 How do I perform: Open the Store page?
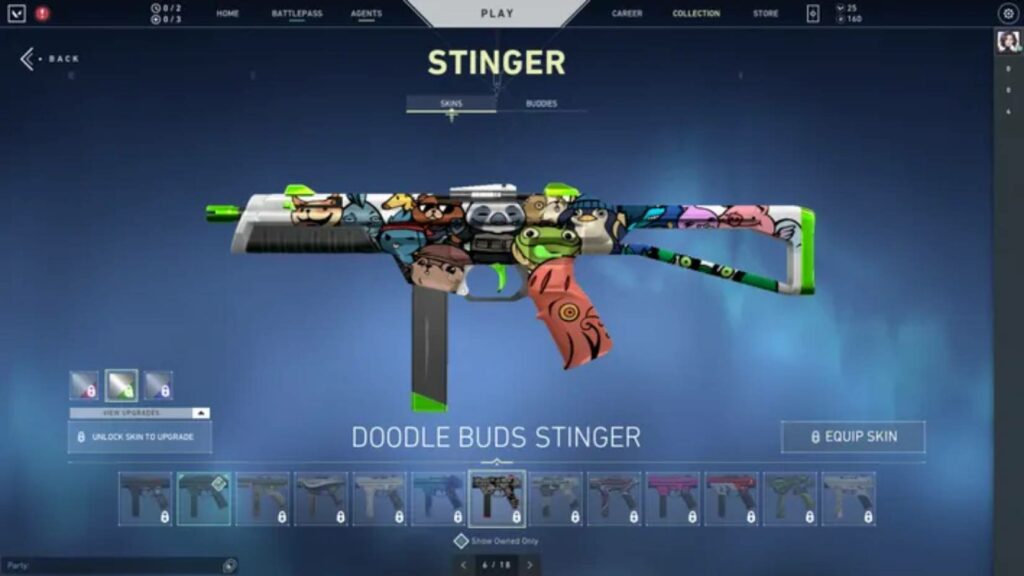[765, 14]
